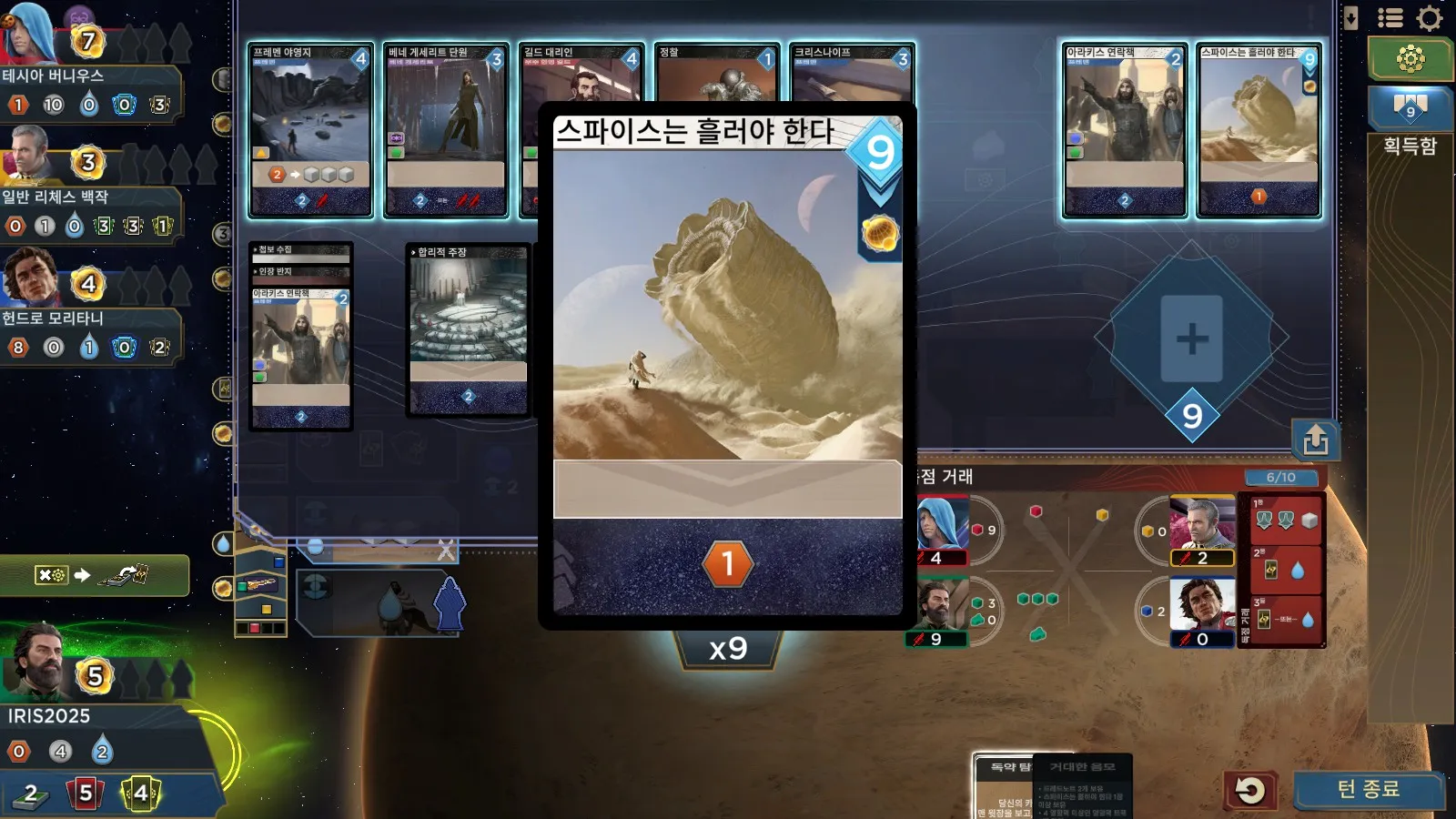Select the 합리적 주장 card
The image size is (1456, 819).
point(468,329)
